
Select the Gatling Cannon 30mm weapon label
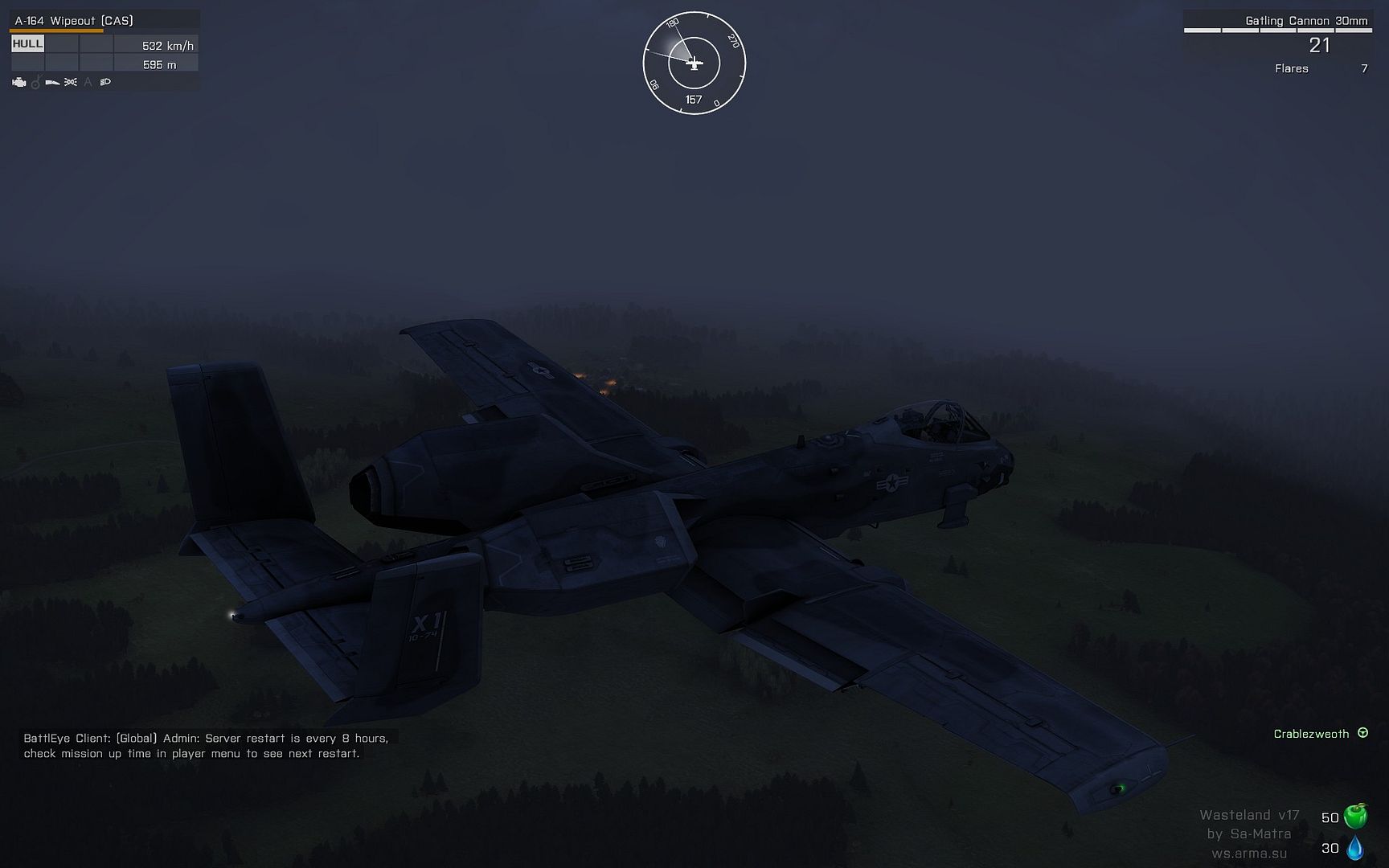tap(1306, 21)
